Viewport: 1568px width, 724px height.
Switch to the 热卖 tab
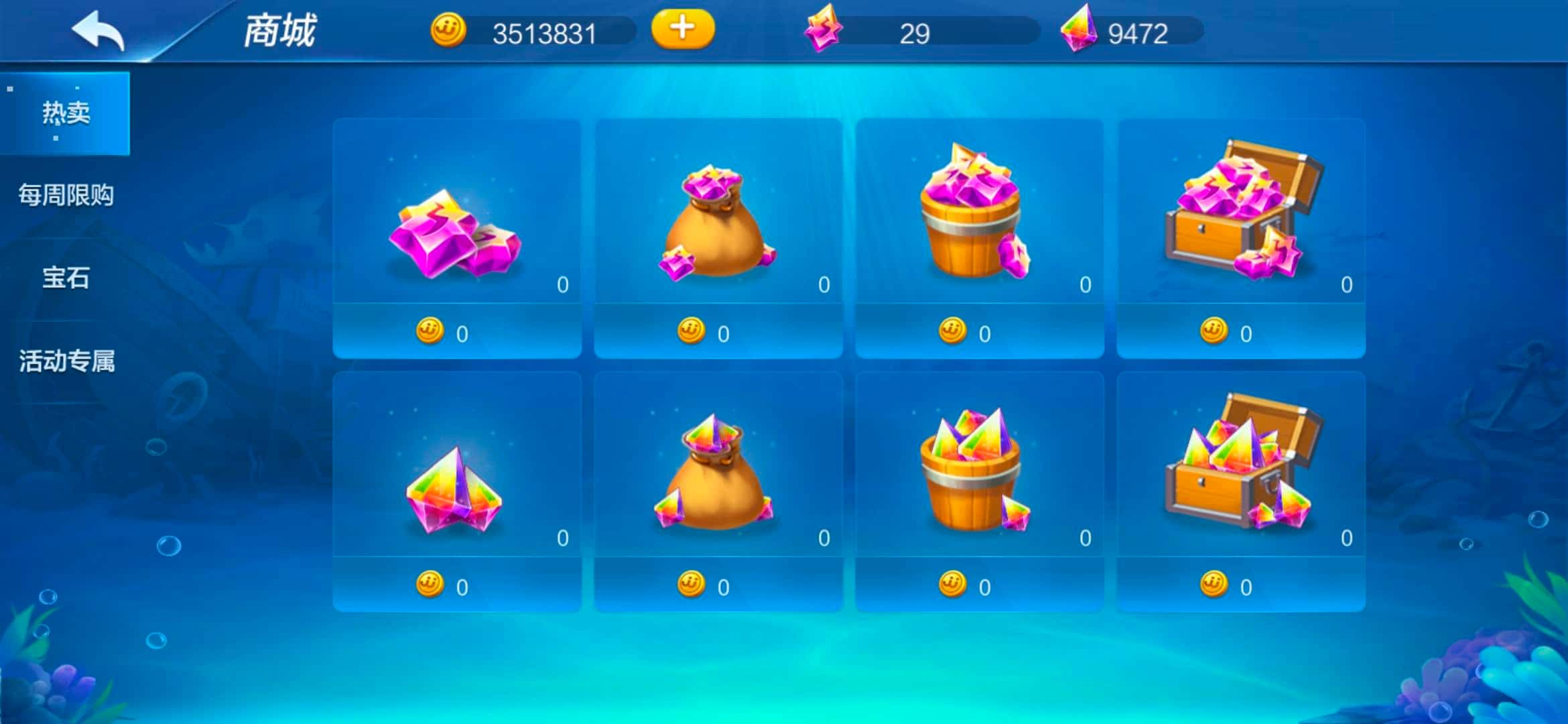pos(65,113)
